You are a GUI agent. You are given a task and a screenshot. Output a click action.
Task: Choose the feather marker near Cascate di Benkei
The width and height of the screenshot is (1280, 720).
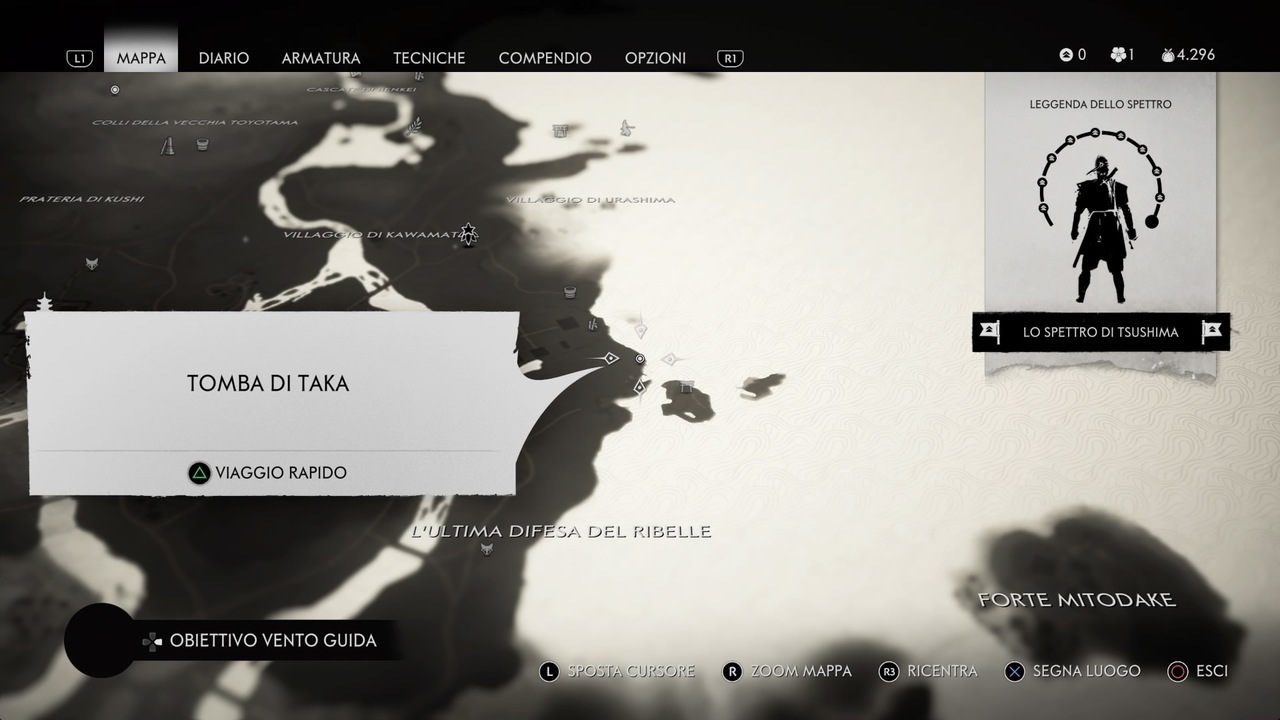(412, 127)
